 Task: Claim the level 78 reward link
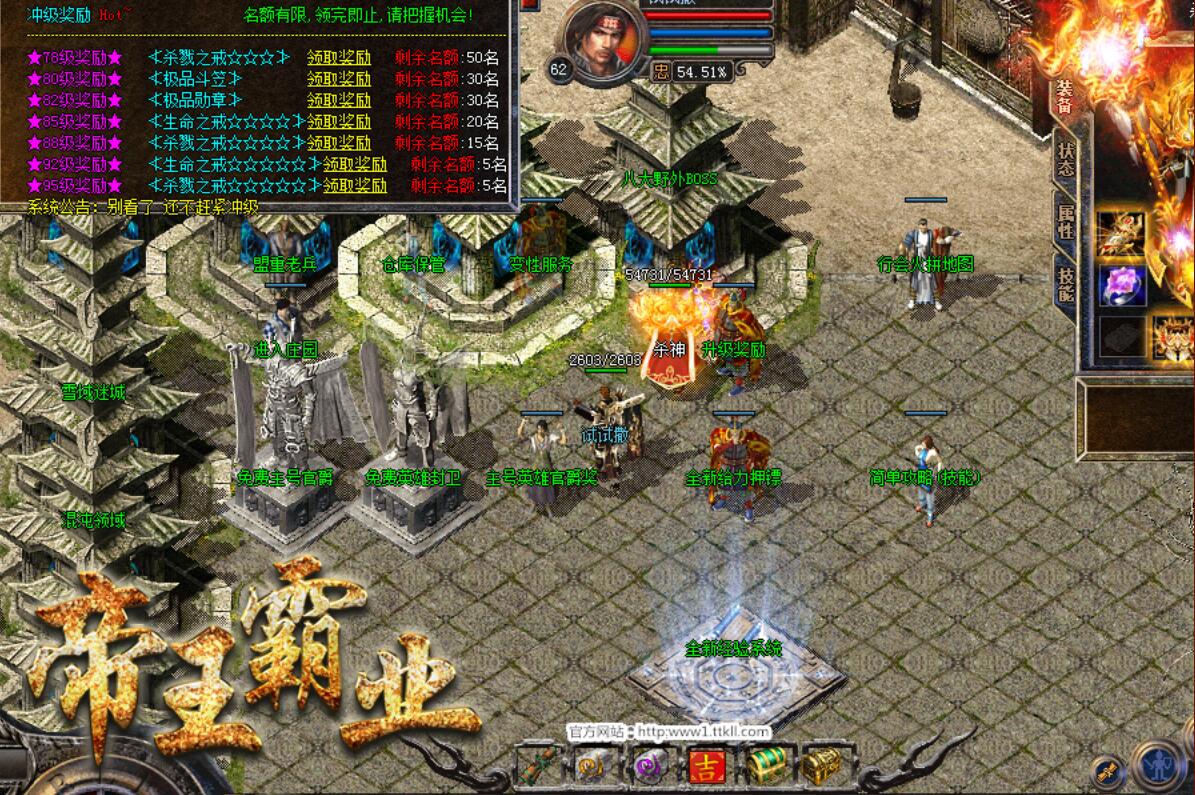click(x=338, y=56)
